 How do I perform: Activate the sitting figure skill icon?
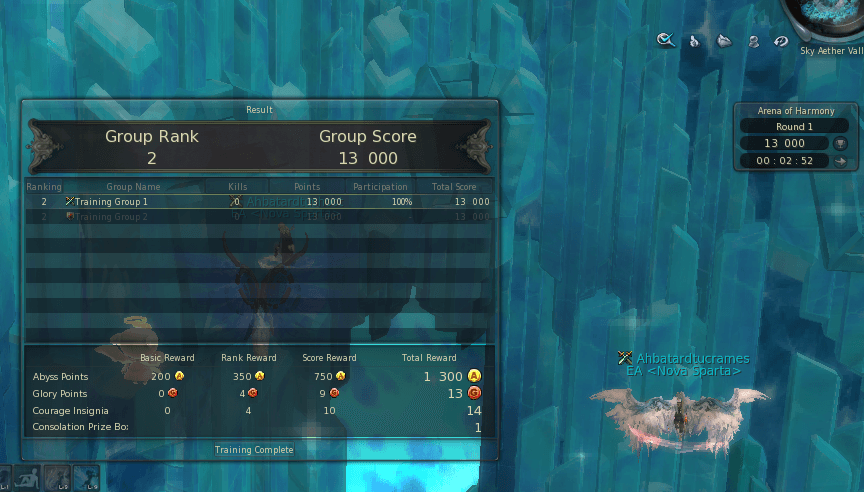(x=29, y=478)
